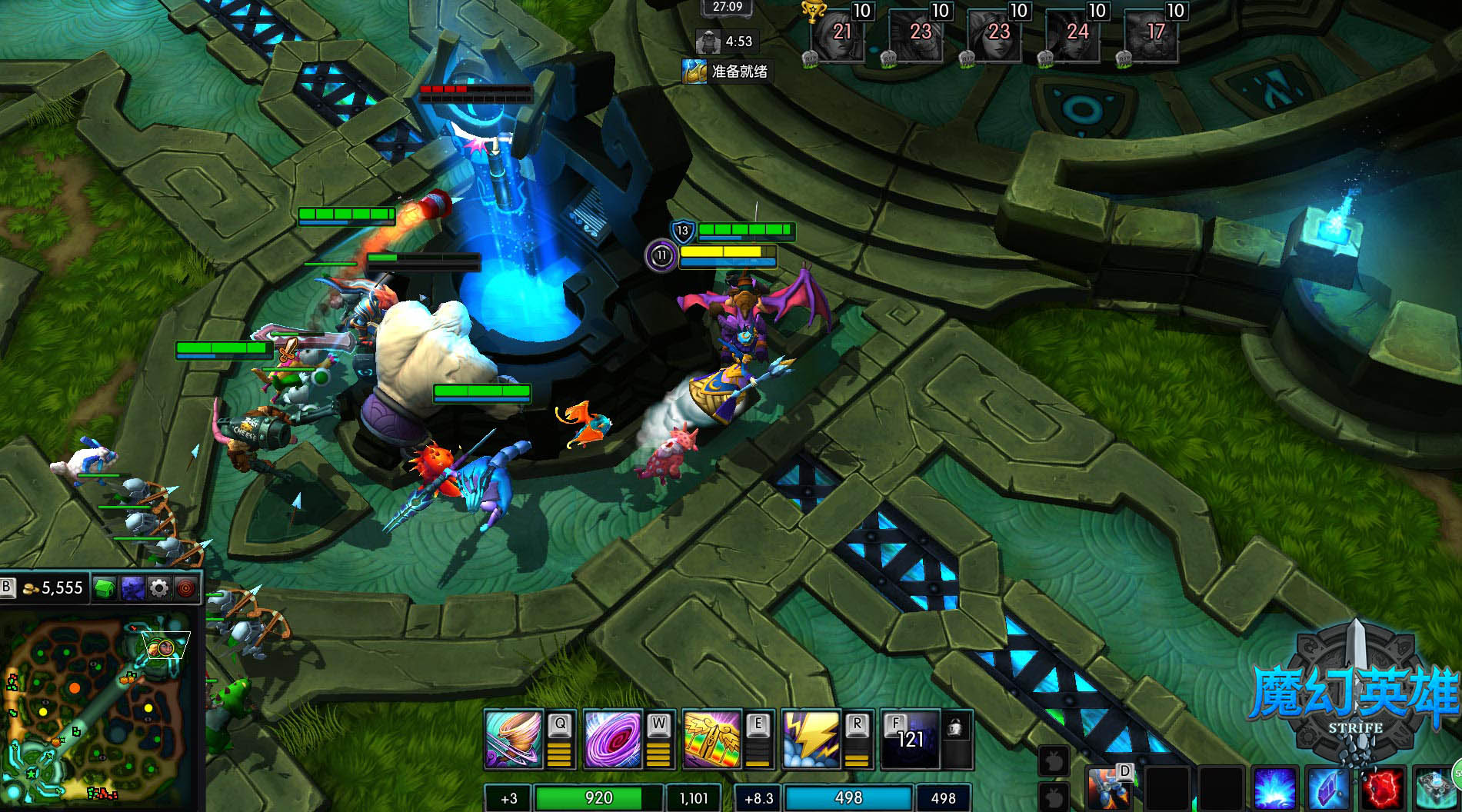Click the purple icon above the minimap
1462x812 pixels.
tap(132, 589)
